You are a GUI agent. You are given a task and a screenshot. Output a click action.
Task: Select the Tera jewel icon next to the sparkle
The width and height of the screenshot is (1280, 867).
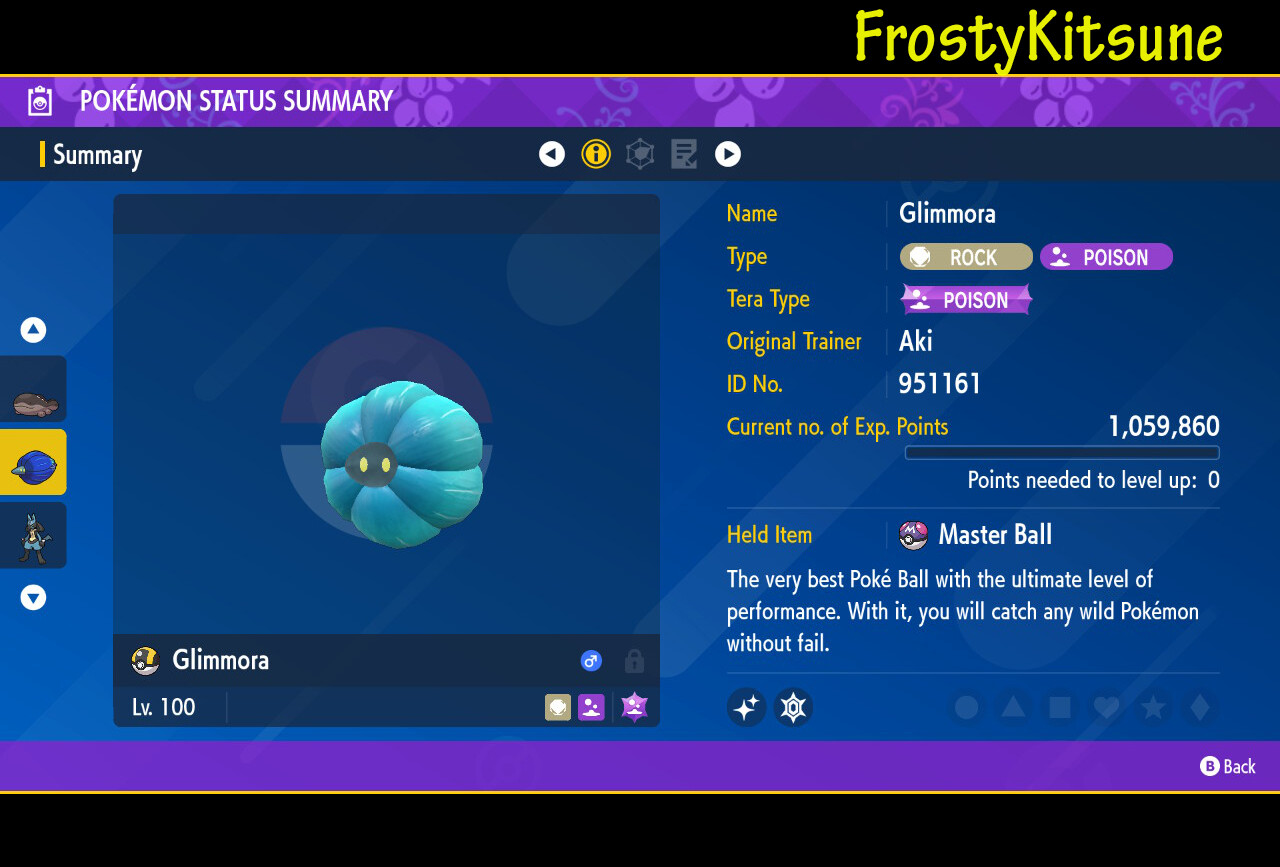click(x=793, y=707)
